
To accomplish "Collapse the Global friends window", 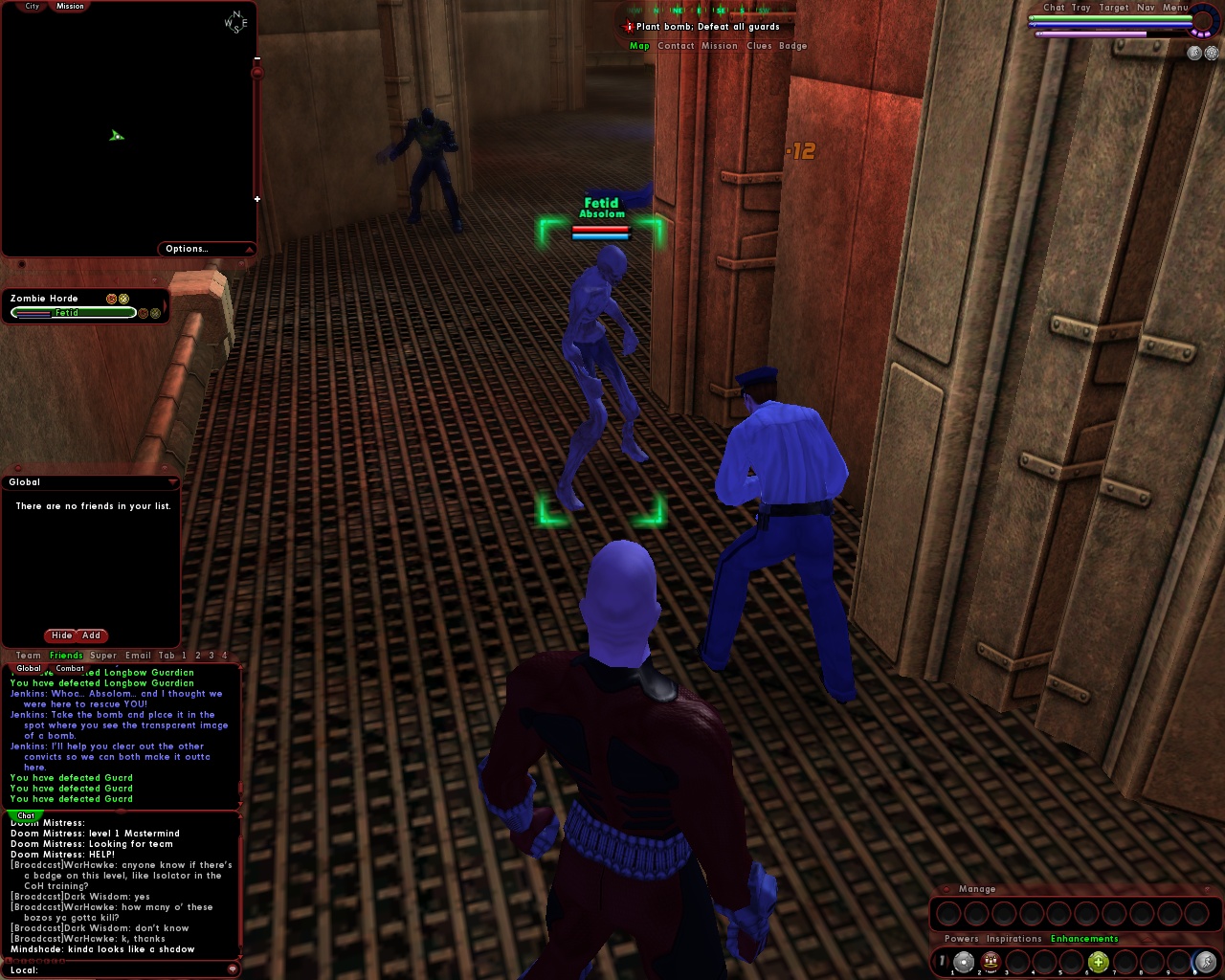I will click(x=173, y=481).
